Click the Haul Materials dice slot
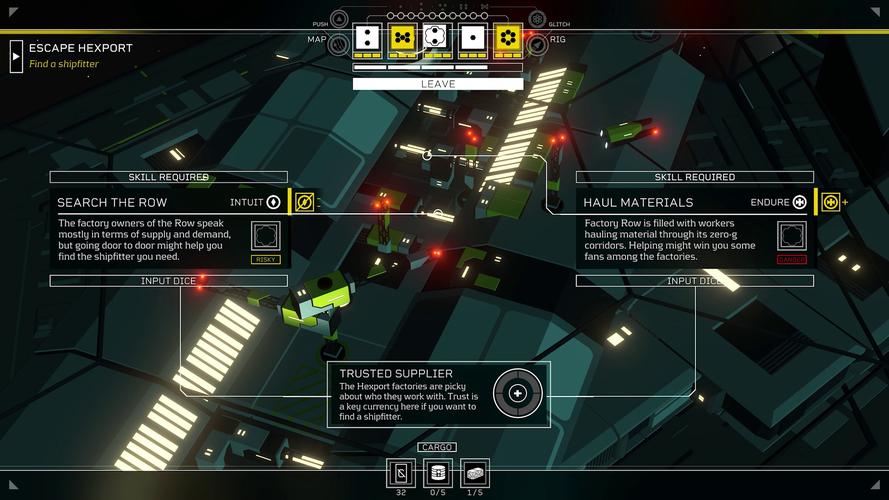The width and height of the screenshot is (889, 500). (791, 236)
